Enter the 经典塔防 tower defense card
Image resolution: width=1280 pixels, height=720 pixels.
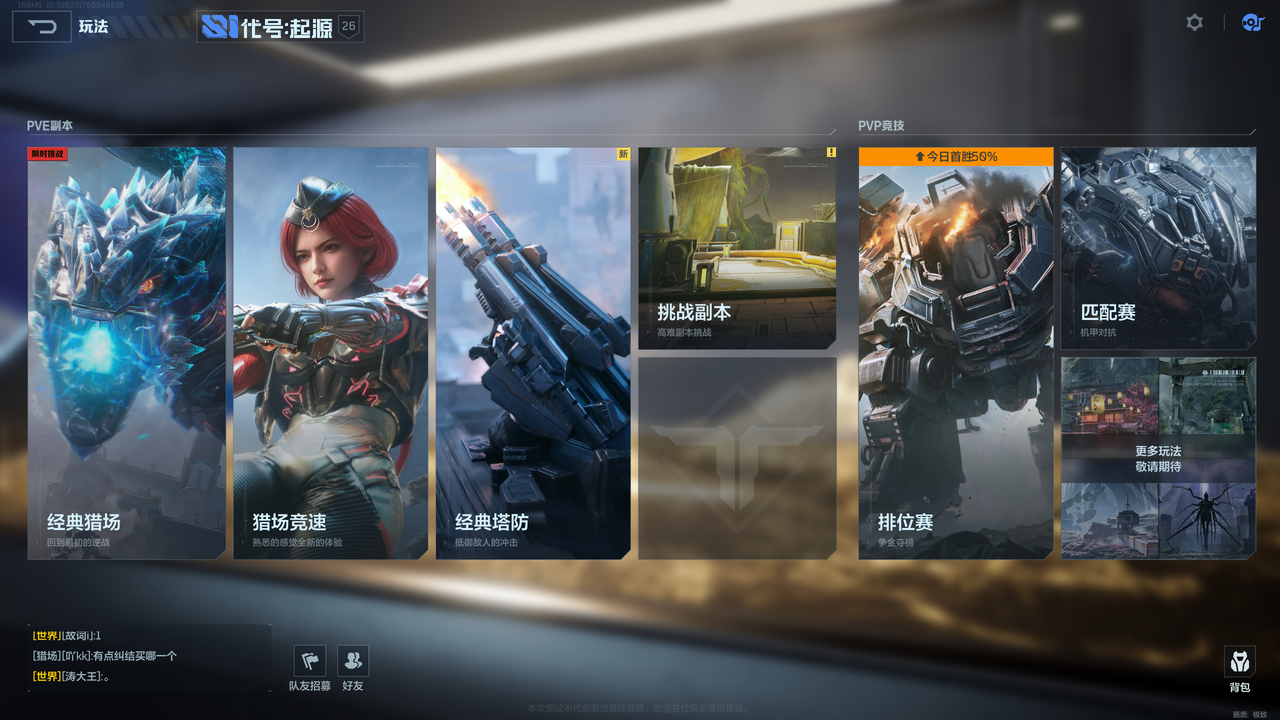tap(533, 353)
